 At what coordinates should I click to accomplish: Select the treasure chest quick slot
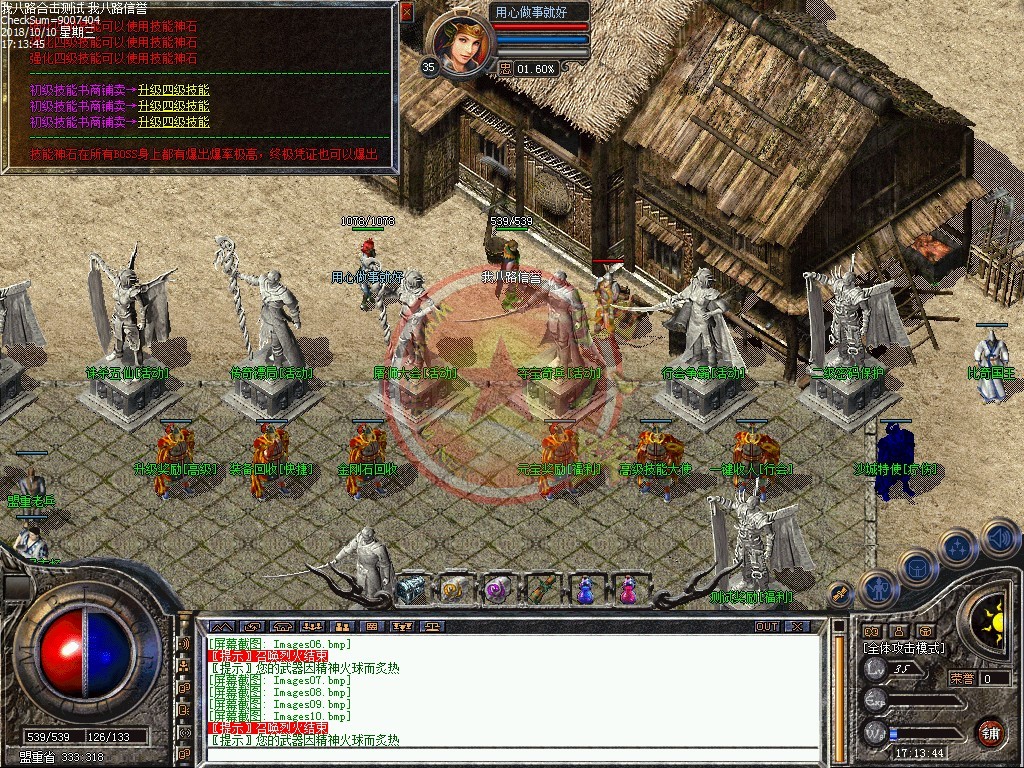coord(410,590)
